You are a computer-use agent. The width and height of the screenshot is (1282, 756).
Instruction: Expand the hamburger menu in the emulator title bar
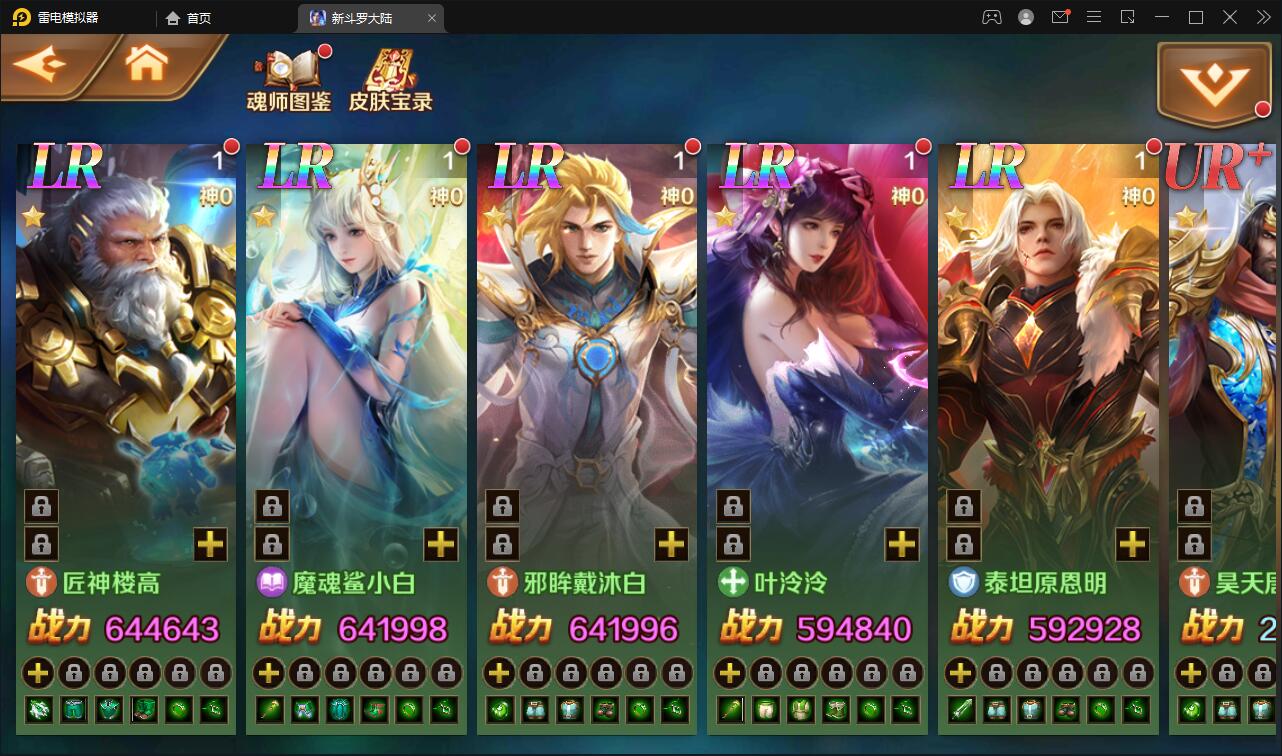pyautogui.click(x=1094, y=17)
